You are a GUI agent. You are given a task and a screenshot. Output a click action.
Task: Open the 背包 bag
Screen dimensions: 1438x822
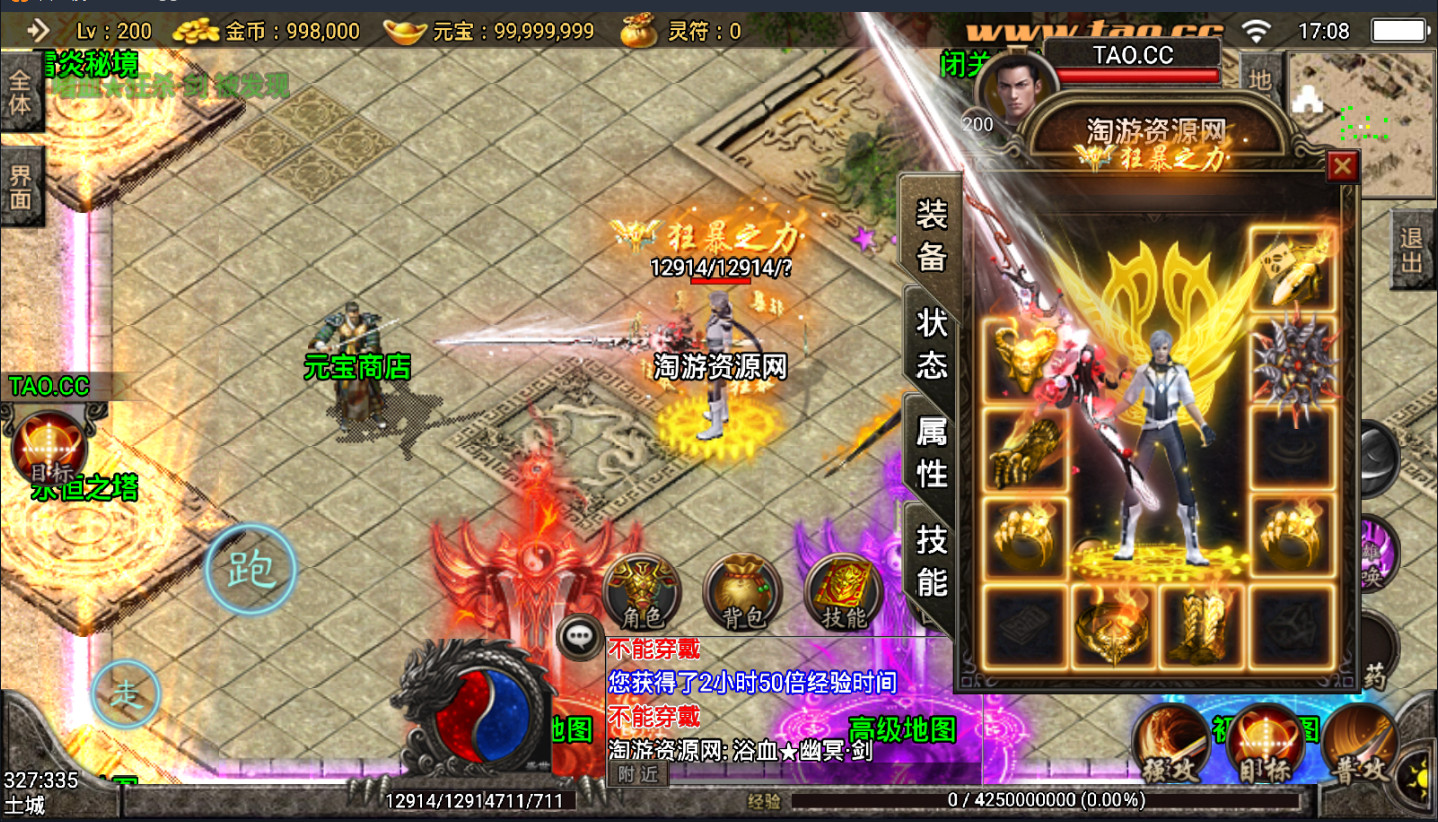[x=742, y=592]
